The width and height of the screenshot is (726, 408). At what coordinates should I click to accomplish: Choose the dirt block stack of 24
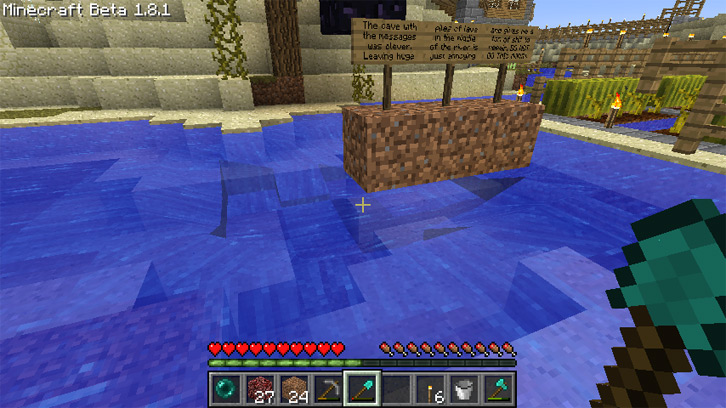pyautogui.click(x=294, y=388)
